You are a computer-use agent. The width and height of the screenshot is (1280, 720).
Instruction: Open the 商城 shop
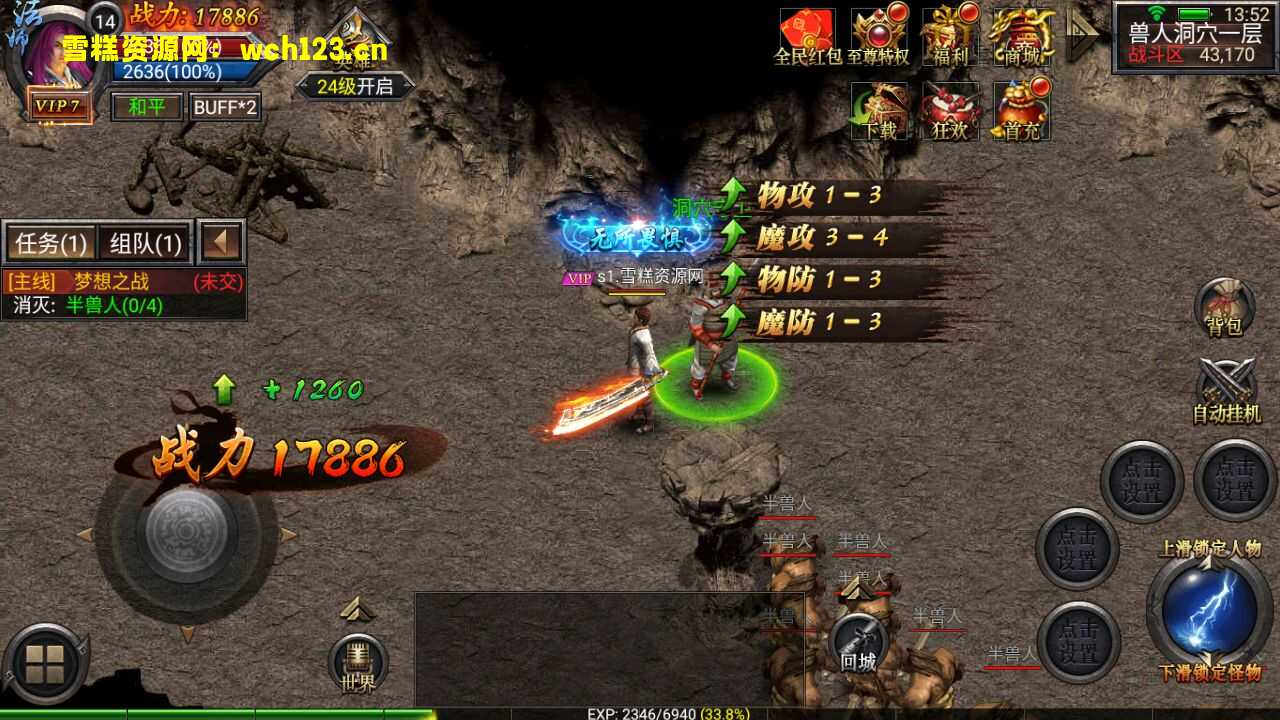tap(1022, 37)
